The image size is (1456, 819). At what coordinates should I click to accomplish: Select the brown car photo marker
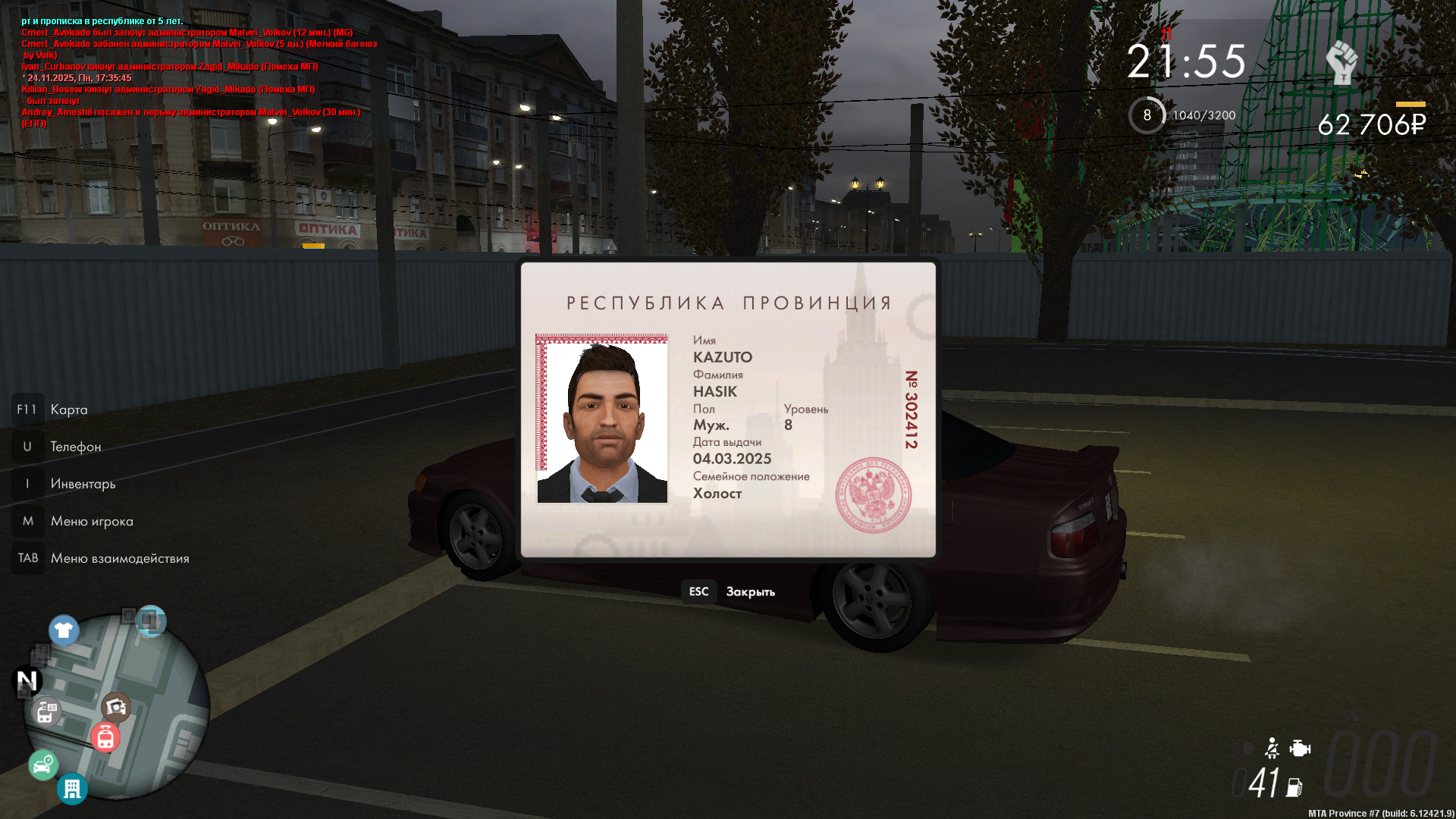tap(116, 707)
